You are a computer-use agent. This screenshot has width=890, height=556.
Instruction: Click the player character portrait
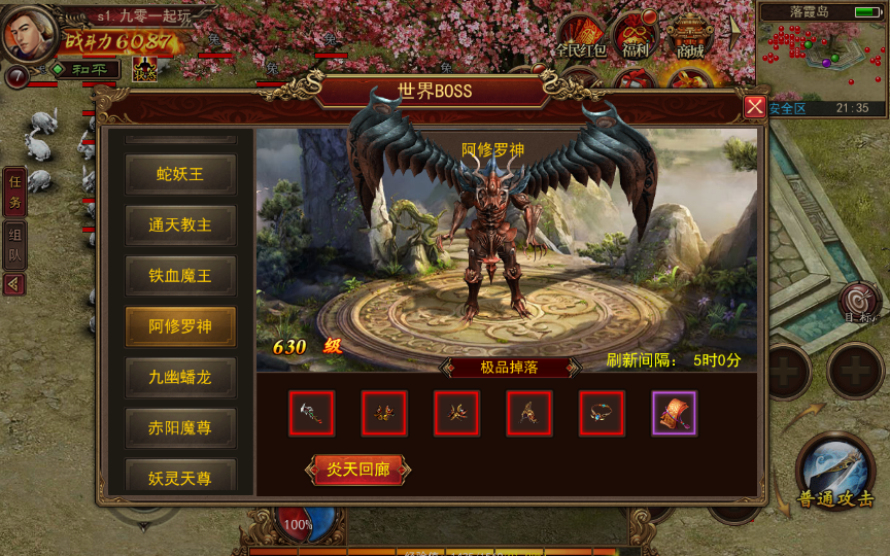(28, 33)
